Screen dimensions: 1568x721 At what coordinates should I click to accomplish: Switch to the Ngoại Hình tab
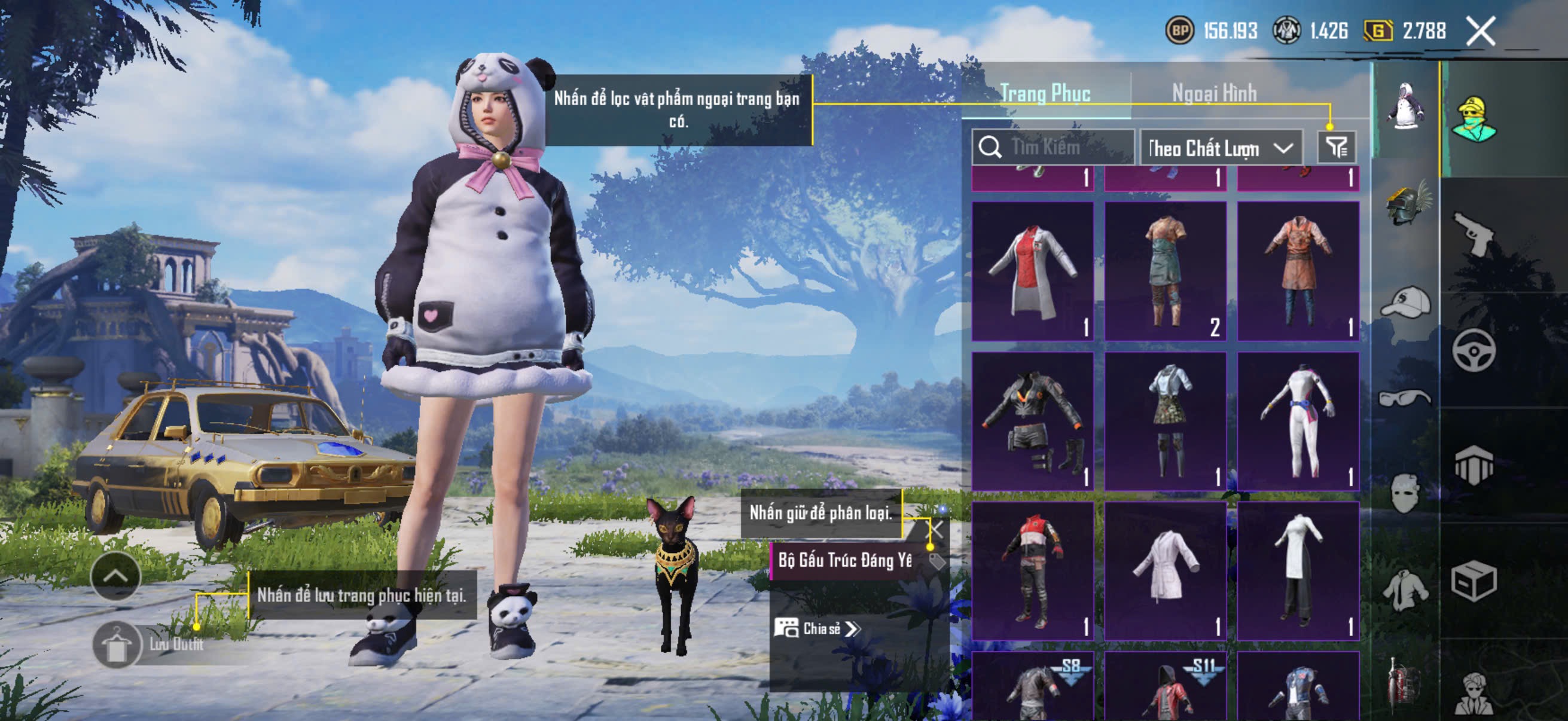click(1214, 93)
